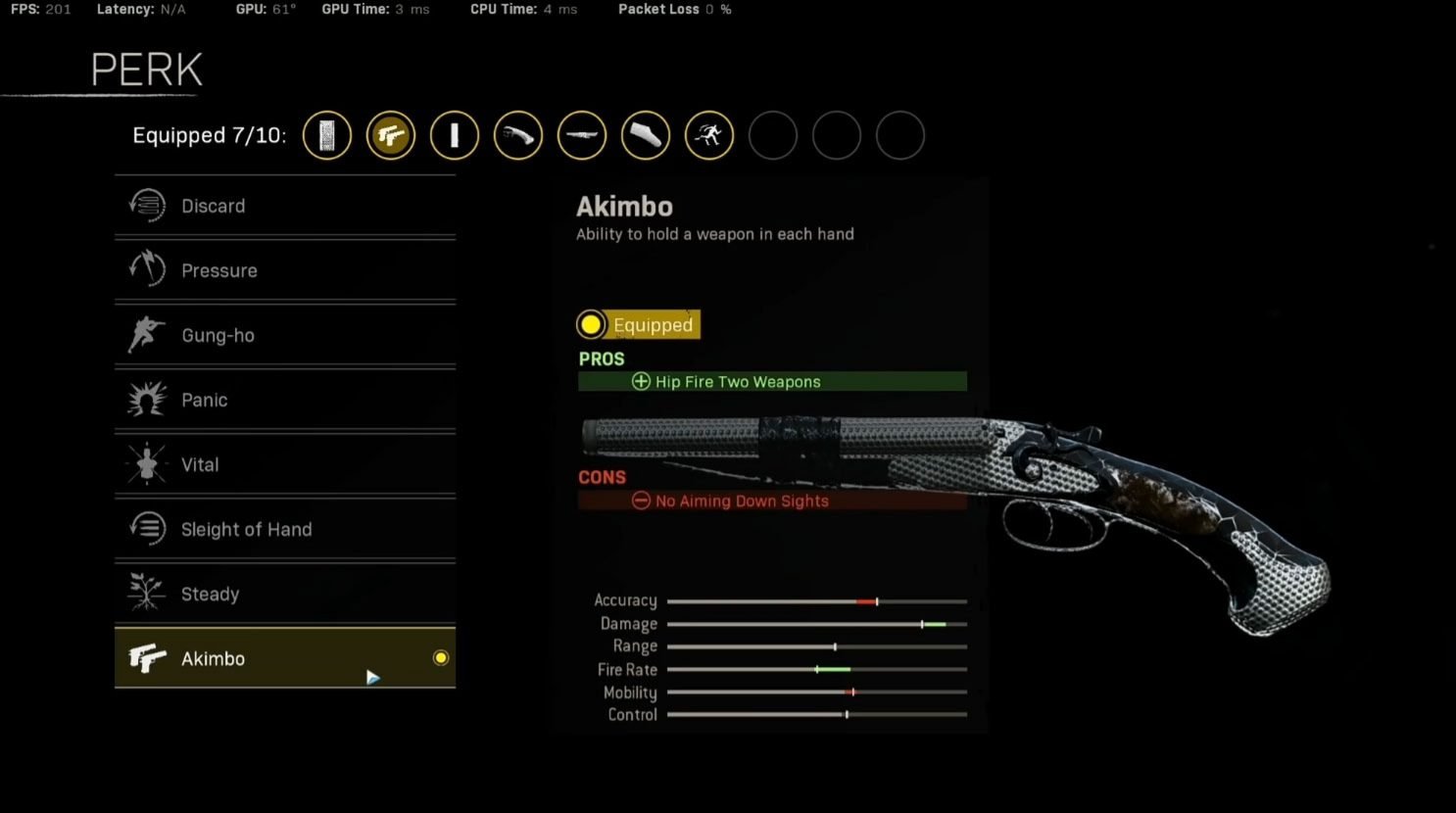The width and height of the screenshot is (1456, 813).
Task: Choose the long barrel equipped slot icon
Action: (x=582, y=135)
